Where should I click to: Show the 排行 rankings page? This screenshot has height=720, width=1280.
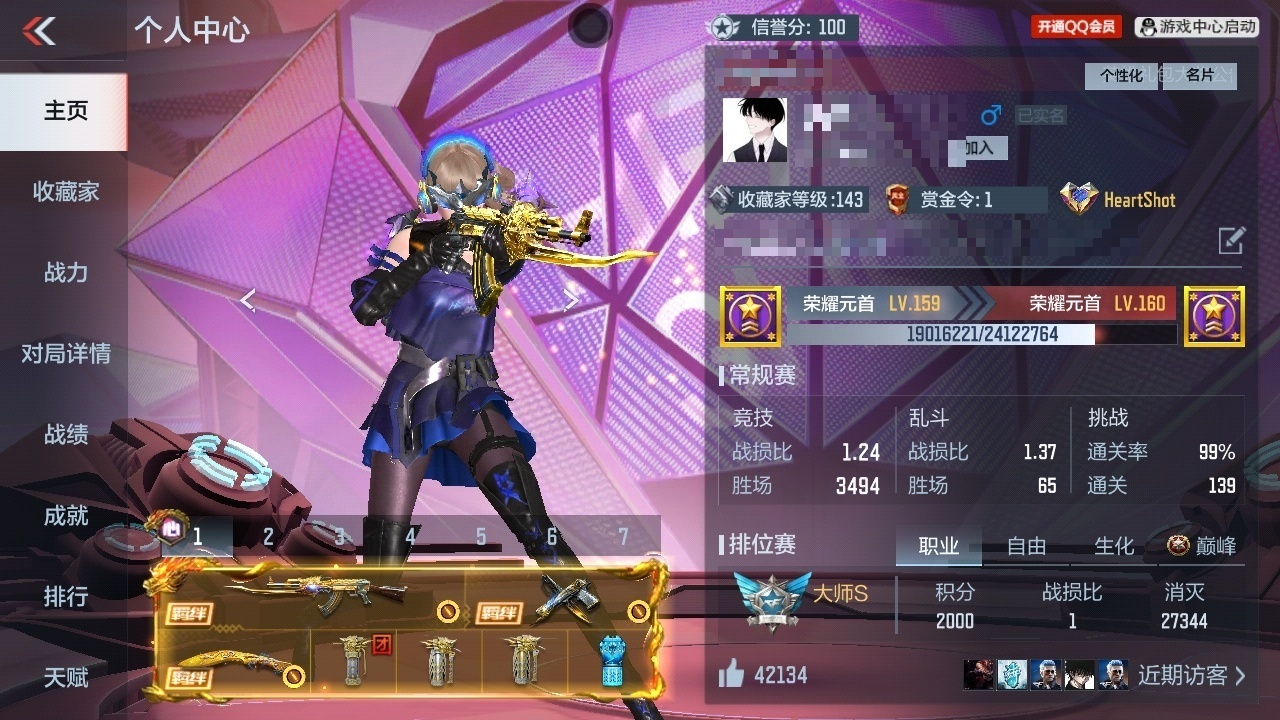click(x=65, y=597)
